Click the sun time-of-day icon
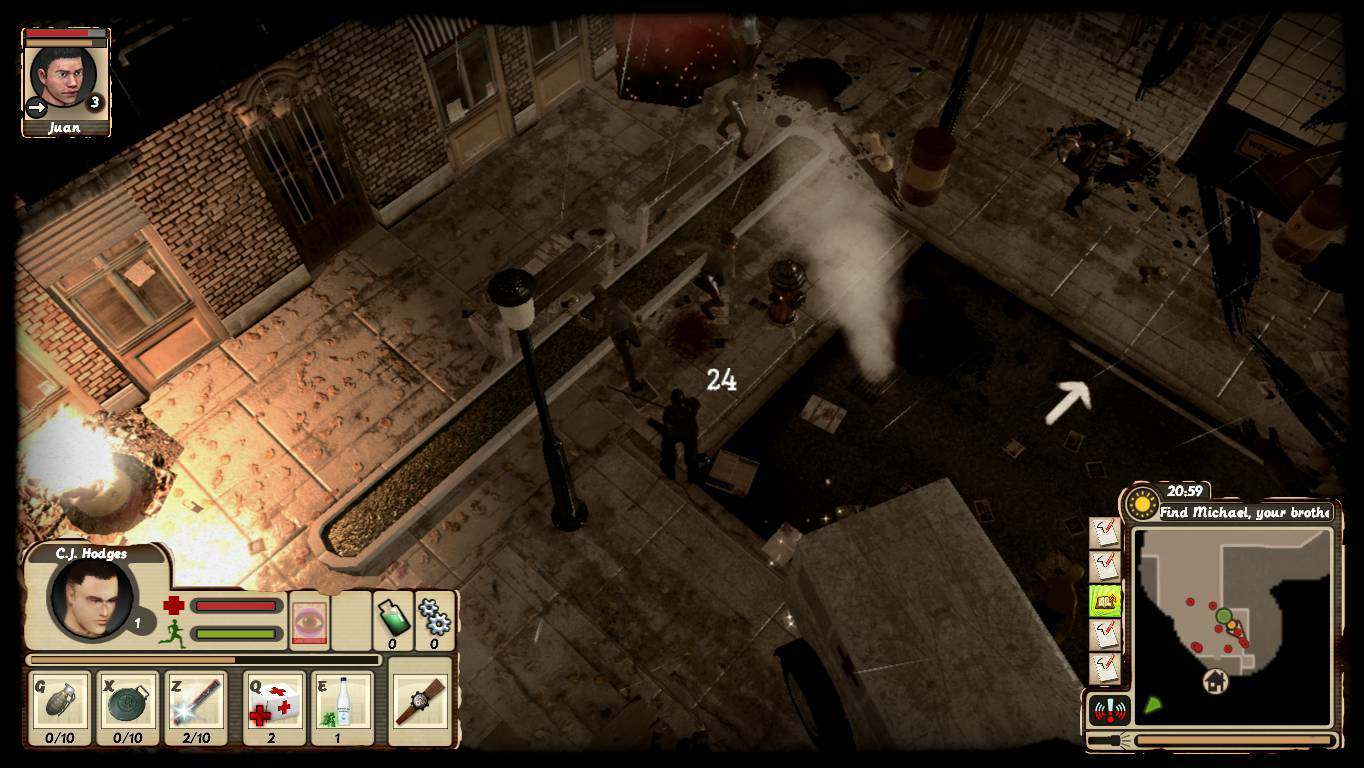This screenshot has height=768, width=1364. (1141, 504)
